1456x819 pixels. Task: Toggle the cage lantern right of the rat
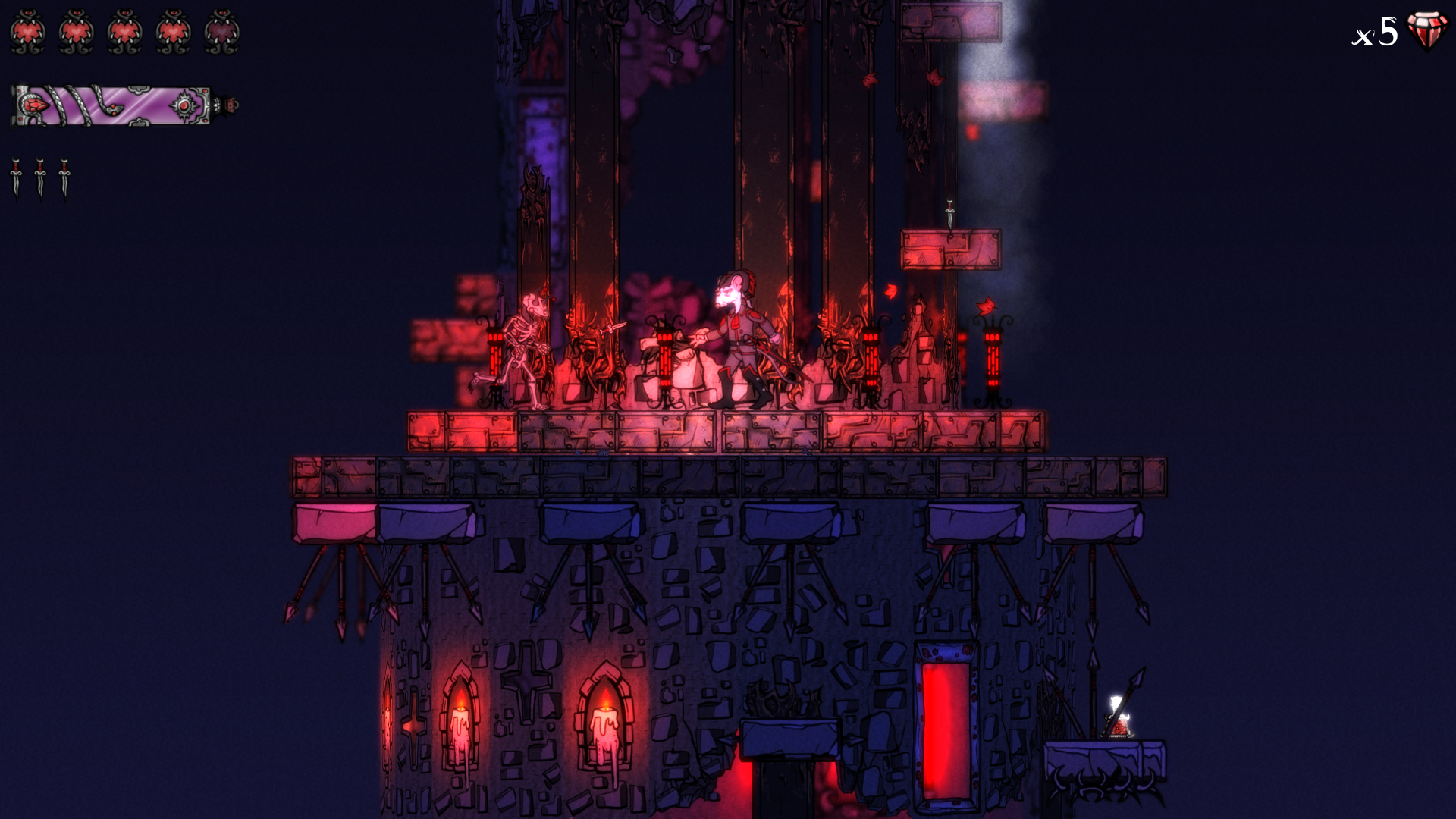[870, 356]
